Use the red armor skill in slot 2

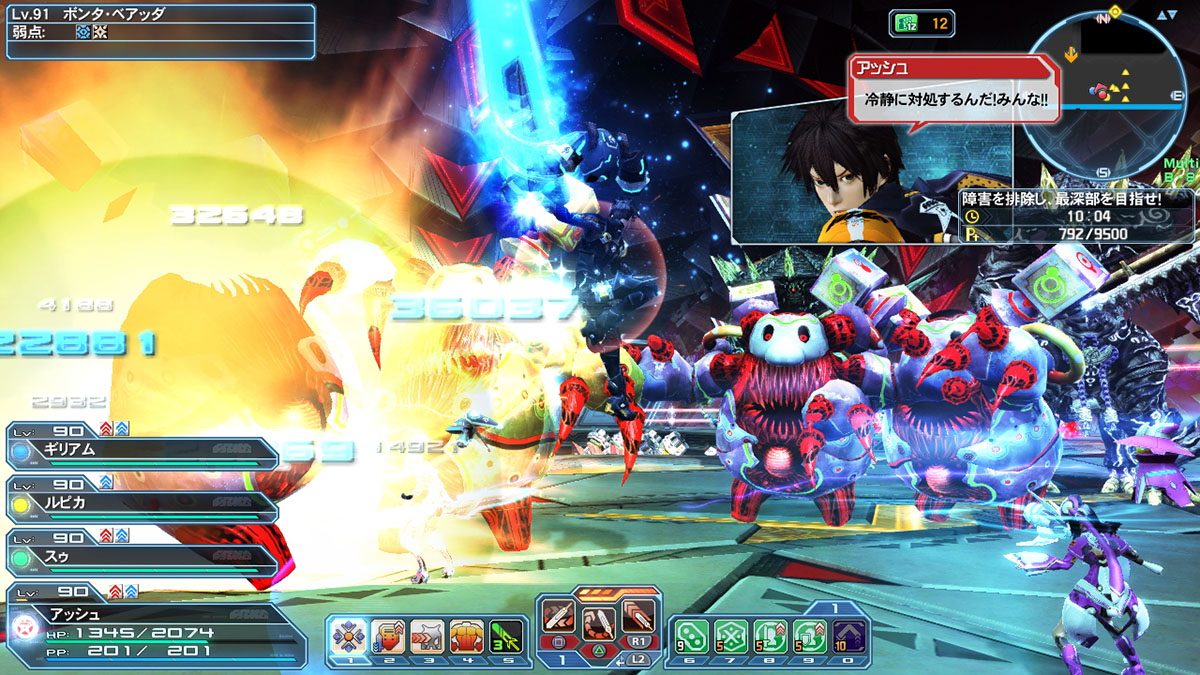(x=387, y=635)
